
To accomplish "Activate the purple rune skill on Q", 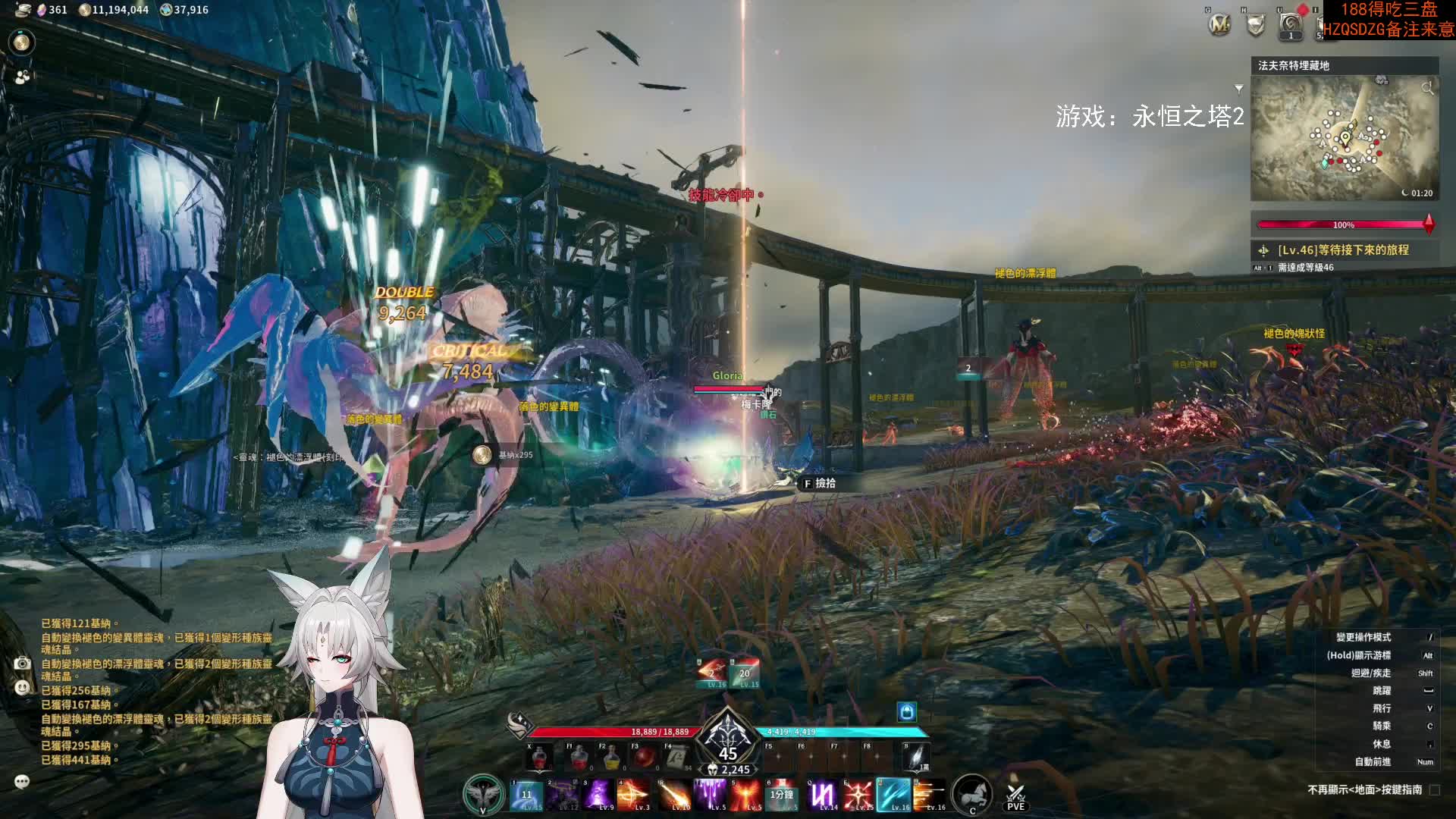I will 823,795.
